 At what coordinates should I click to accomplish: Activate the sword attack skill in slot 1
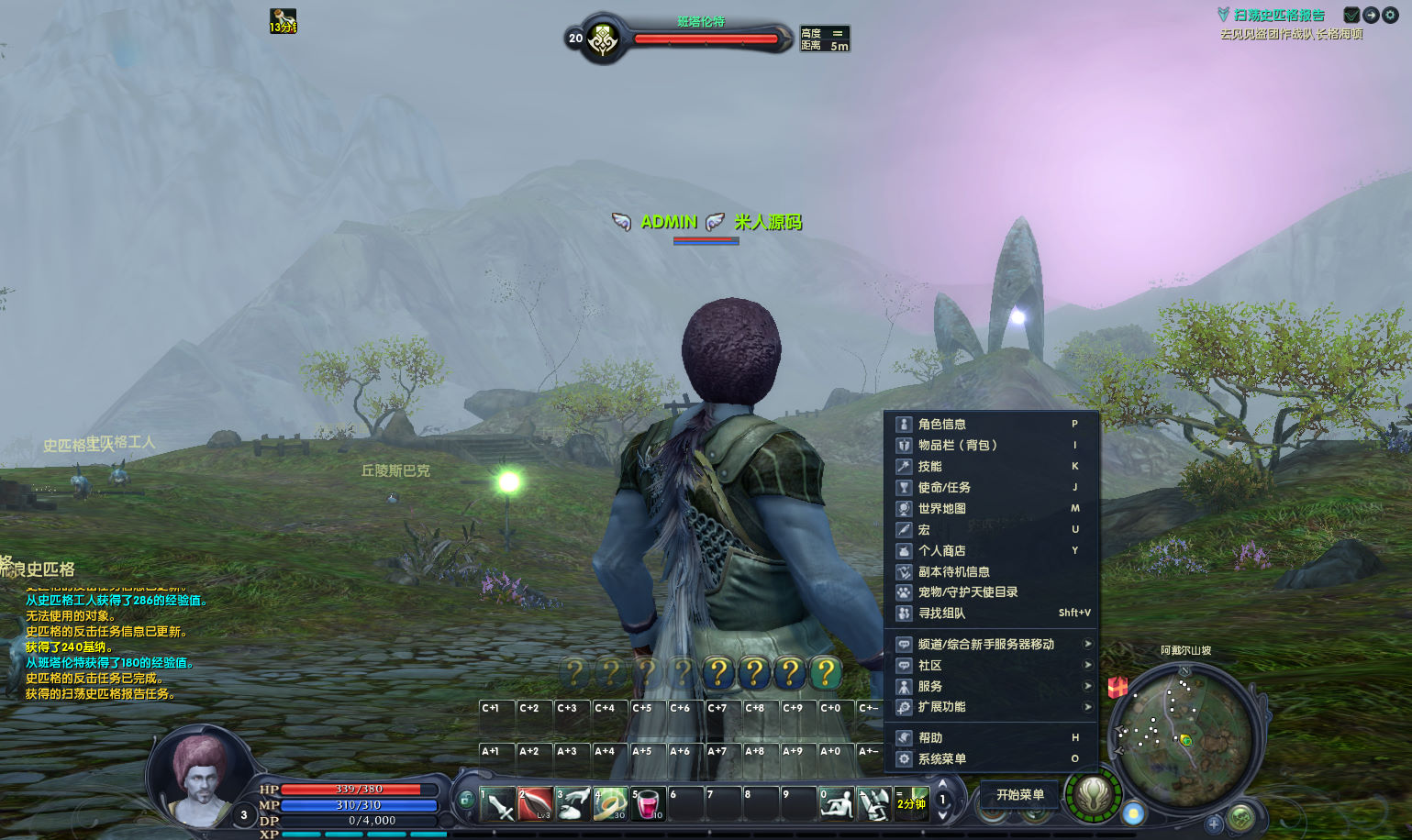[x=498, y=804]
